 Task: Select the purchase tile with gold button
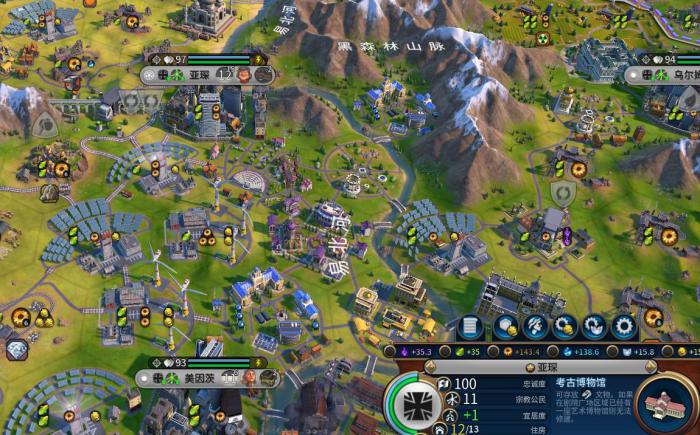coord(507,326)
